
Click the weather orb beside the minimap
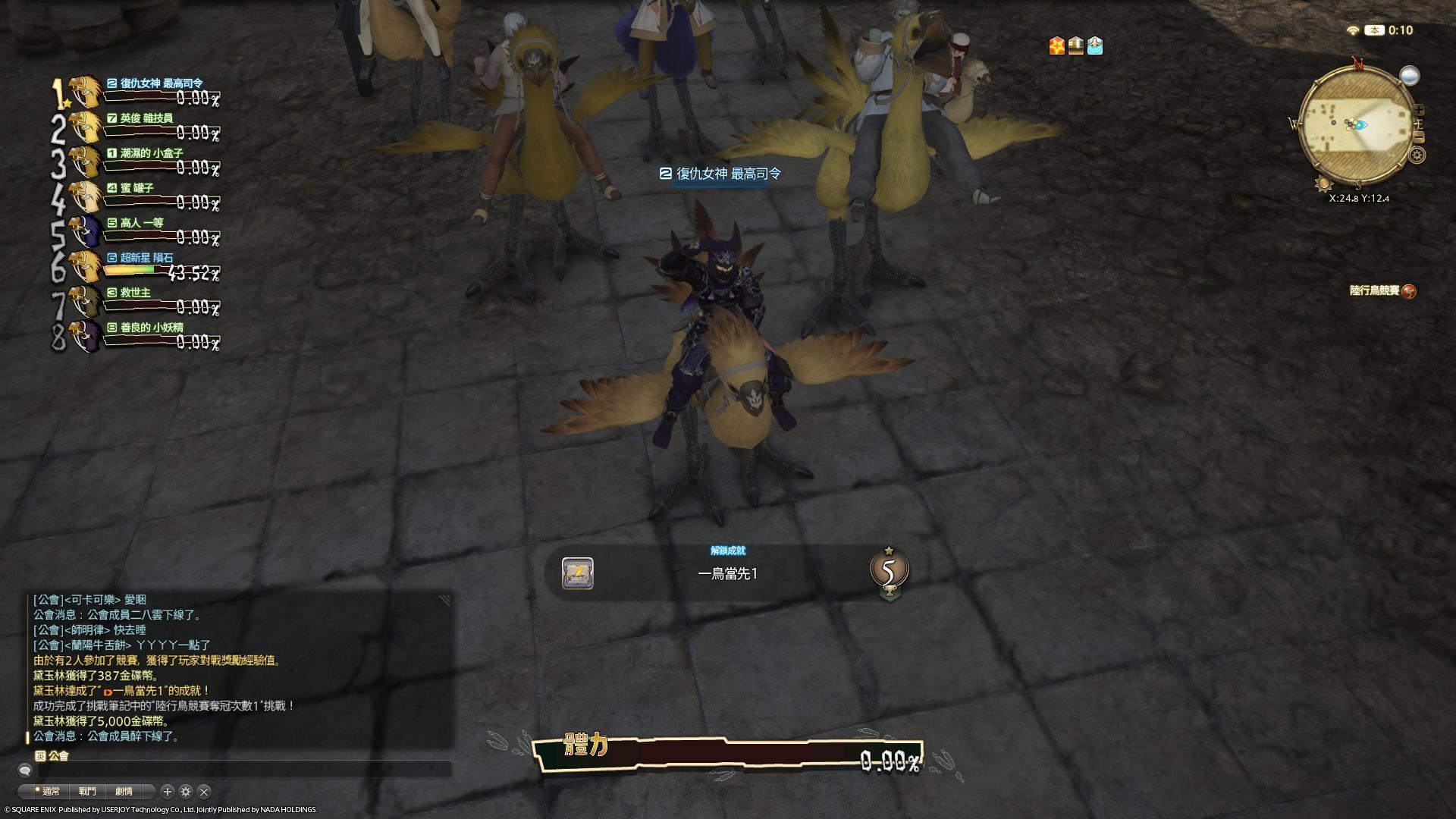[x=1409, y=76]
